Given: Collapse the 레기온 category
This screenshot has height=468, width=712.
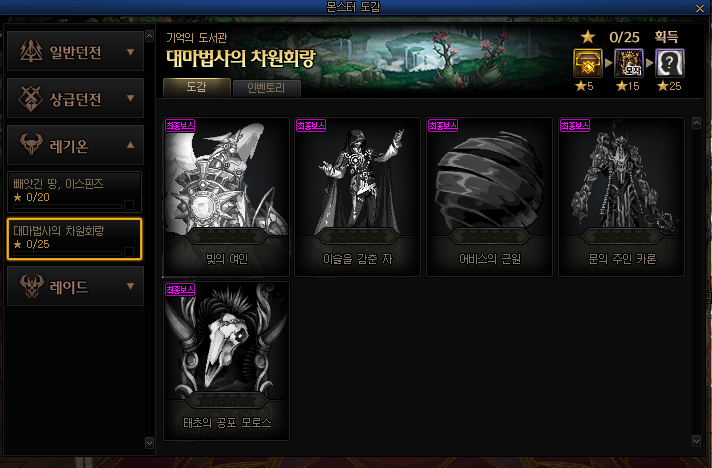Looking at the screenshot, I should coord(75,145).
